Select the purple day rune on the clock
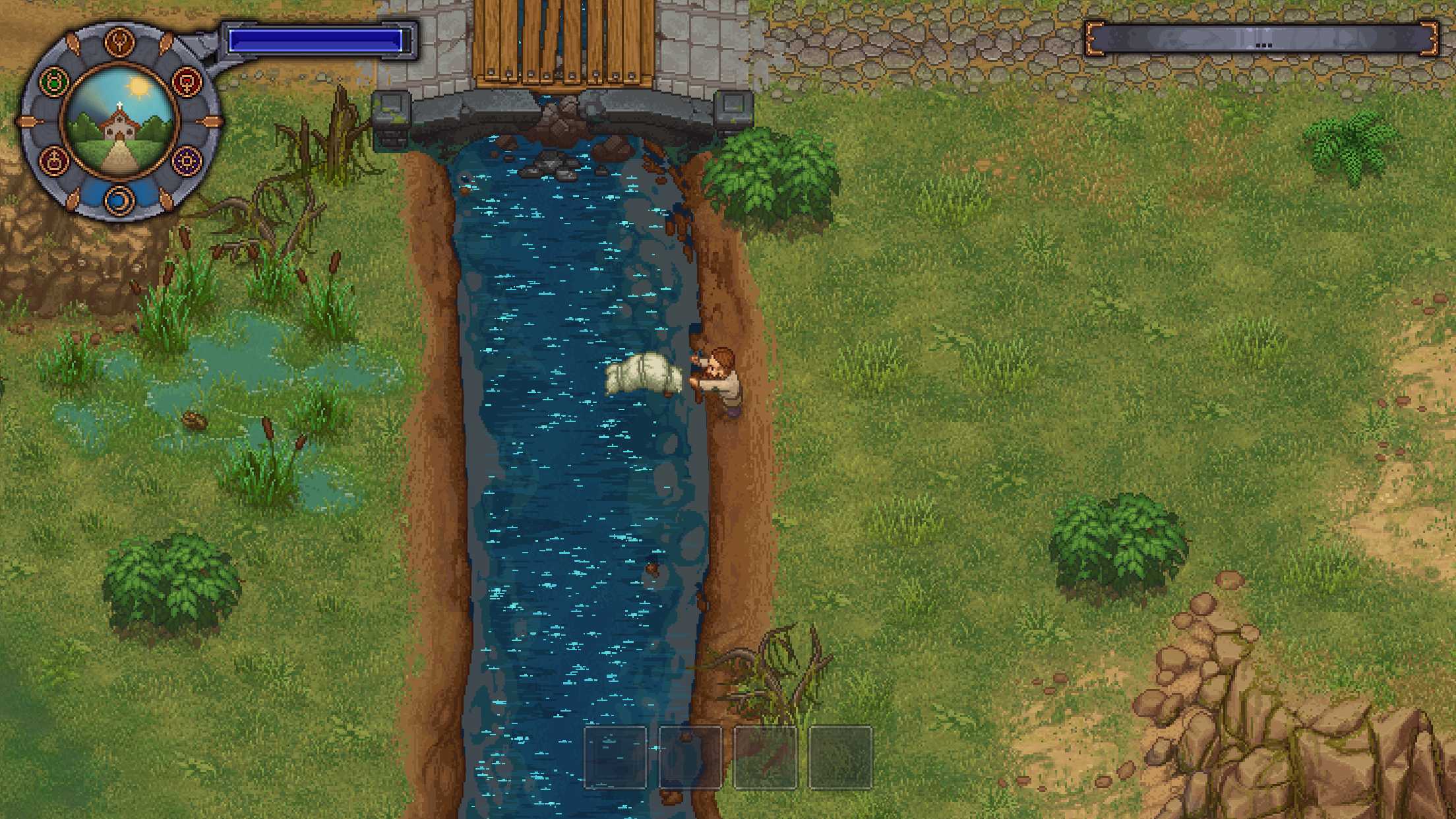 click(x=187, y=160)
